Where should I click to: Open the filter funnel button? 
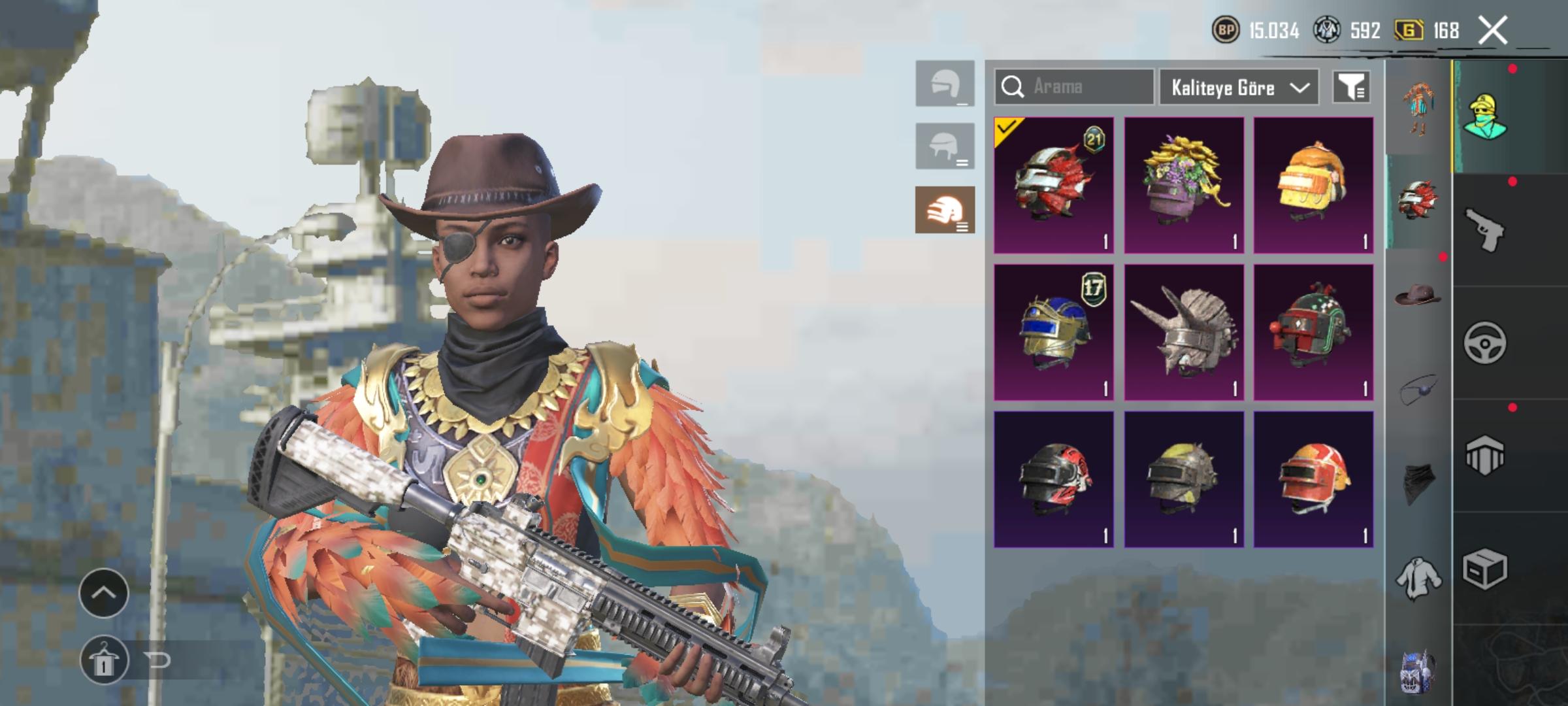(1350, 87)
